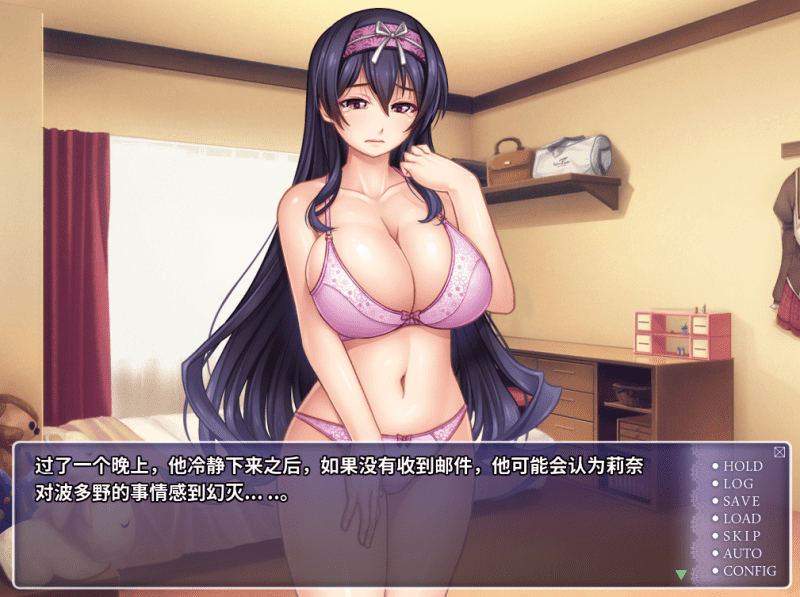Choose LOAD from the dialogue menu

(742, 518)
